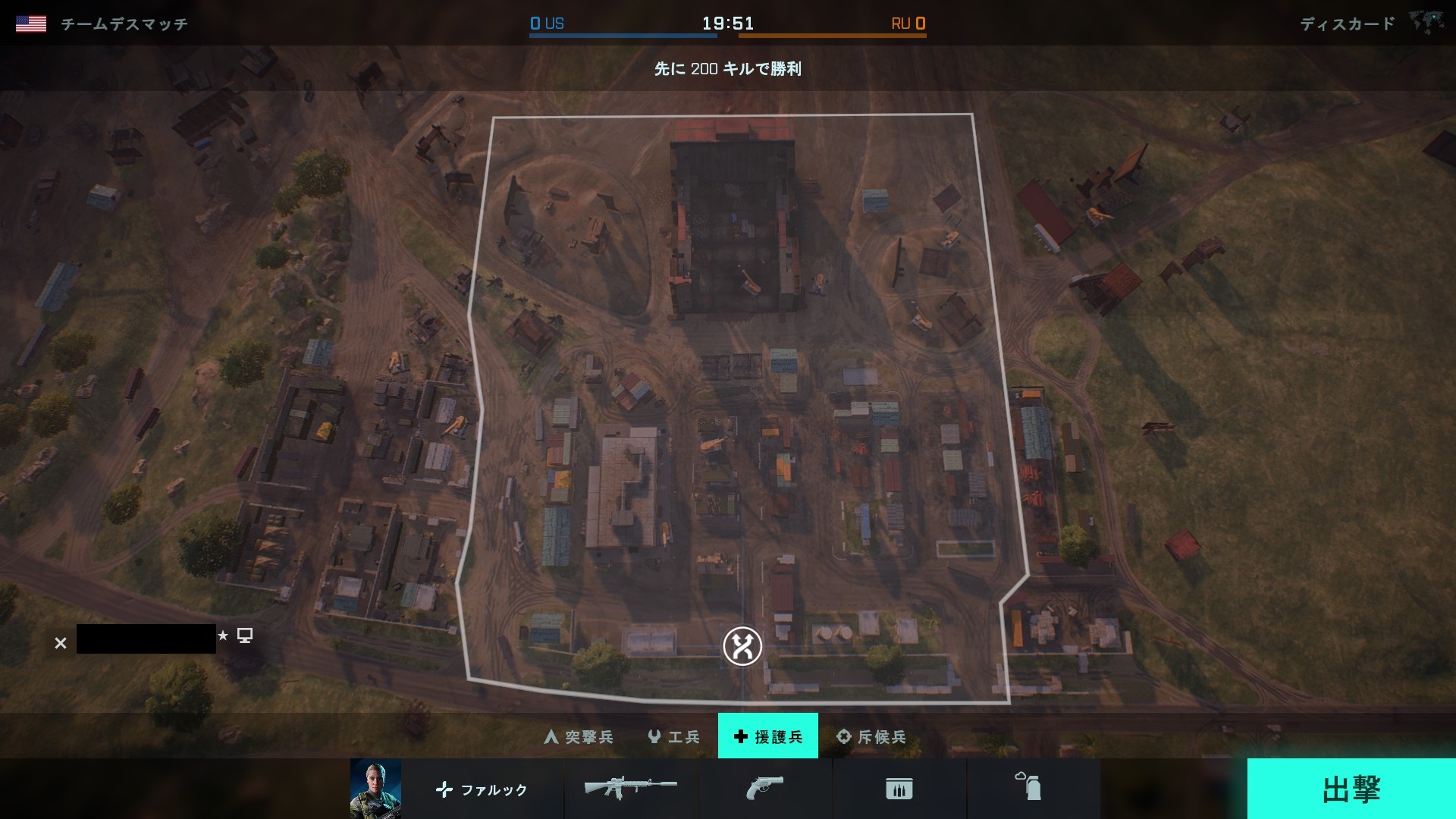Select the ammo crate gadget slot
This screenshot has width=1456, height=819.
click(x=899, y=789)
